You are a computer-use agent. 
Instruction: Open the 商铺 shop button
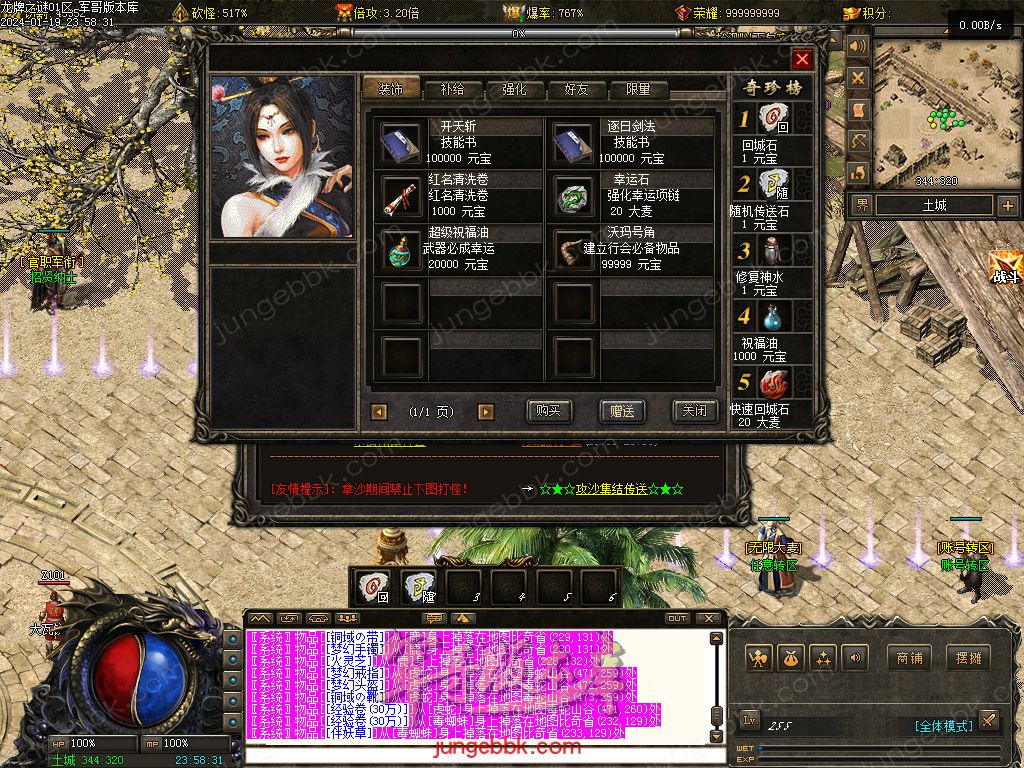[909, 658]
